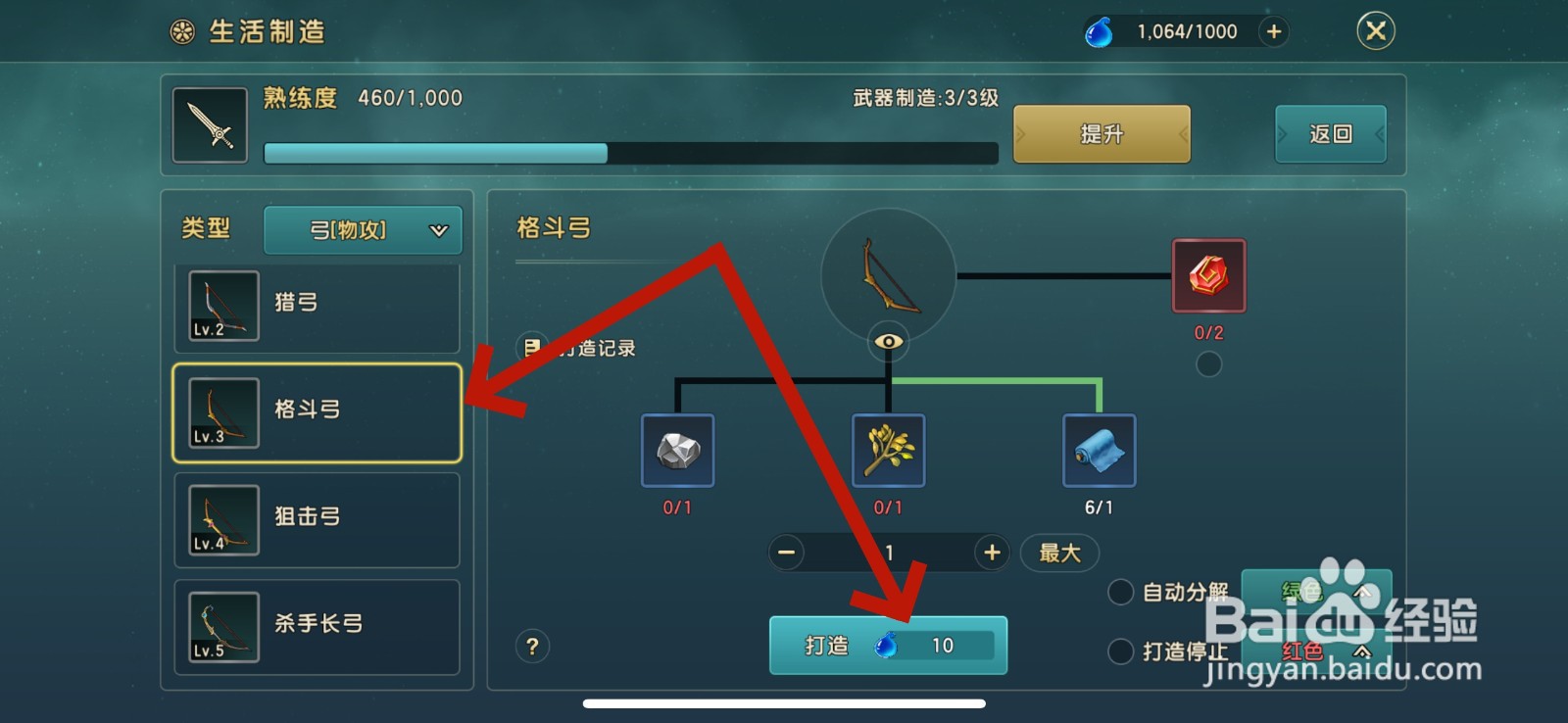Click plus to increase craft quantity
Viewport: 1568px width, 723px height.
[990, 553]
